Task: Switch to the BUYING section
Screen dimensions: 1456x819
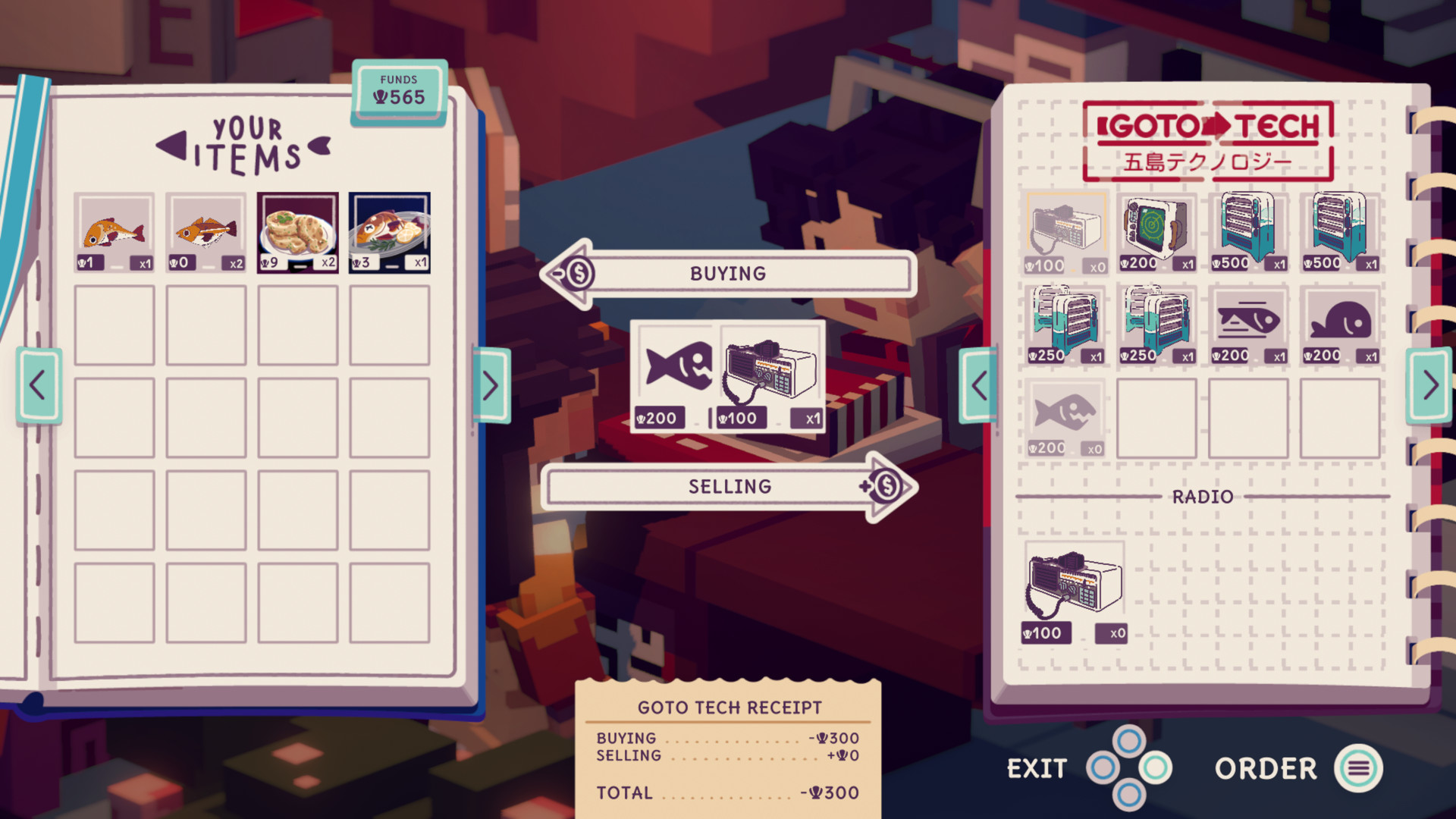Action: point(726,273)
